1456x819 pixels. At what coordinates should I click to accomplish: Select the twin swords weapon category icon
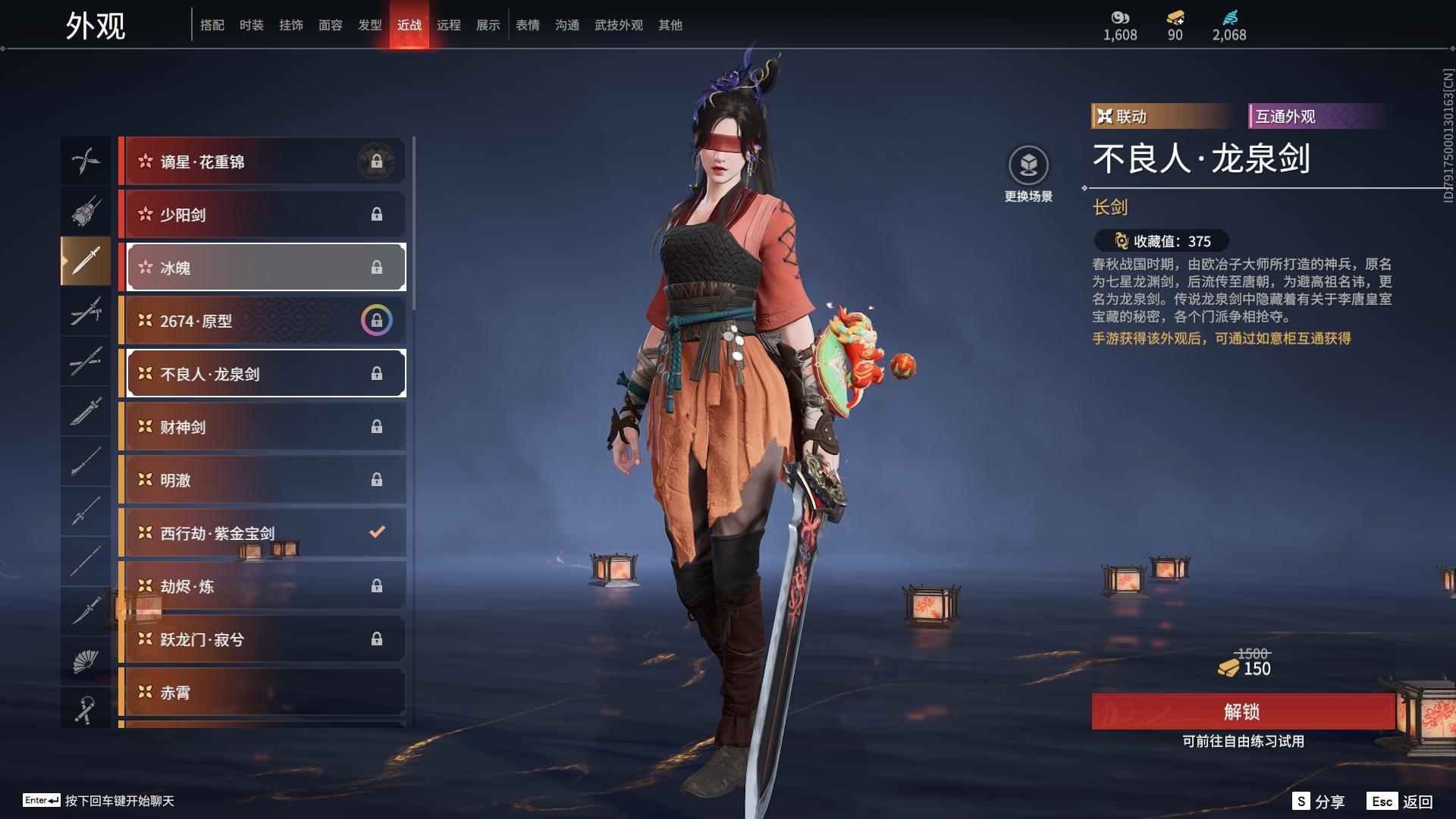tap(86, 312)
